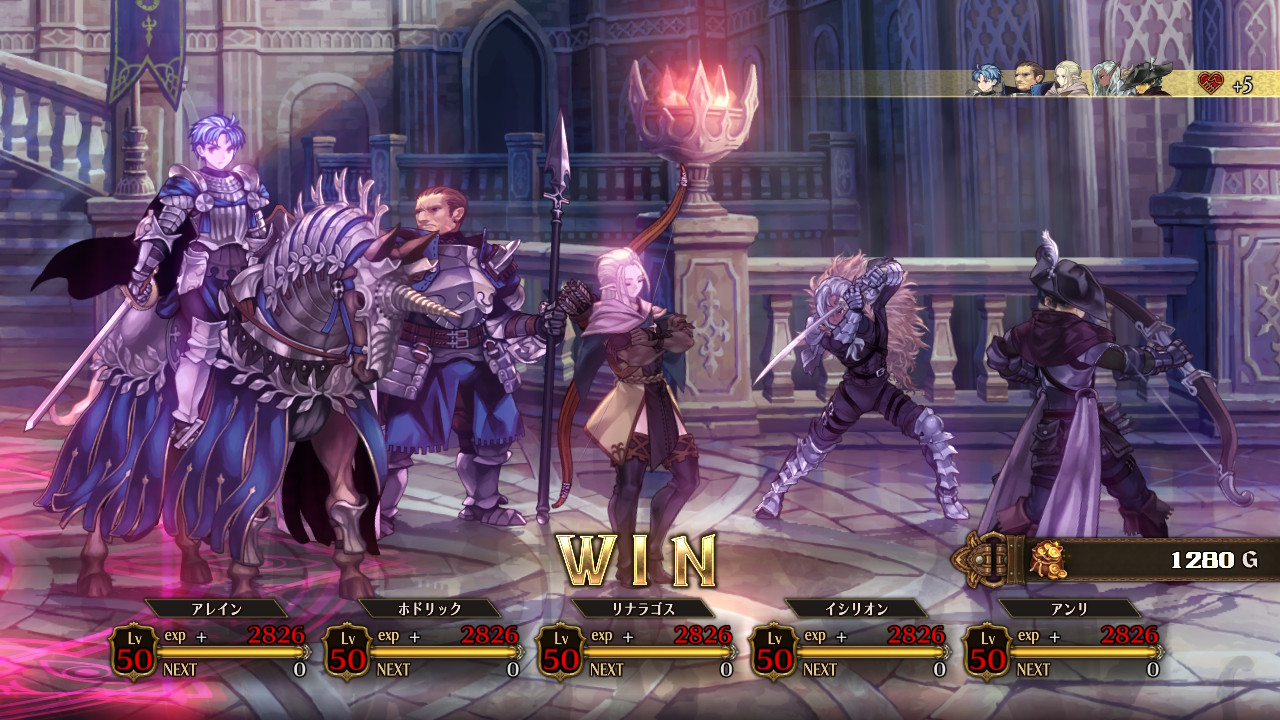
Task: Click the blue-haired knight portrait
Action: point(989,80)
